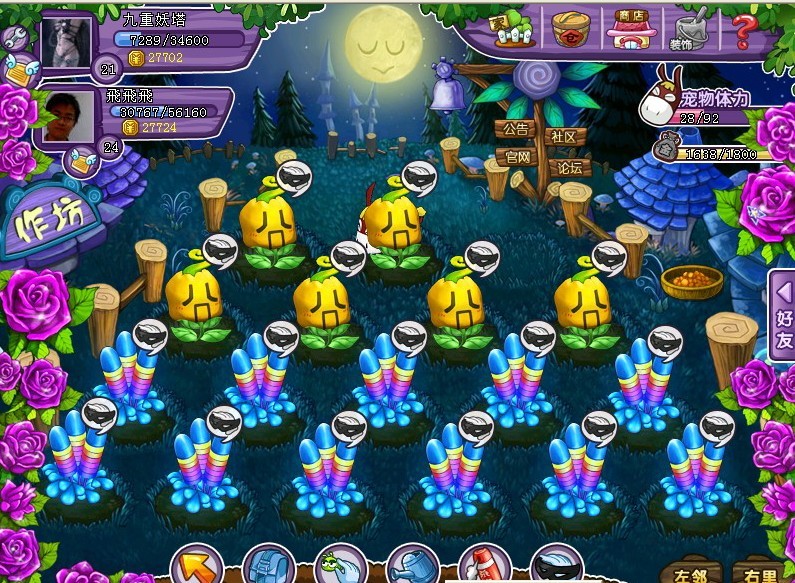Screen dimensions: 795x583
Task: Open the 官网 official site sign
Action: [517, 157]
